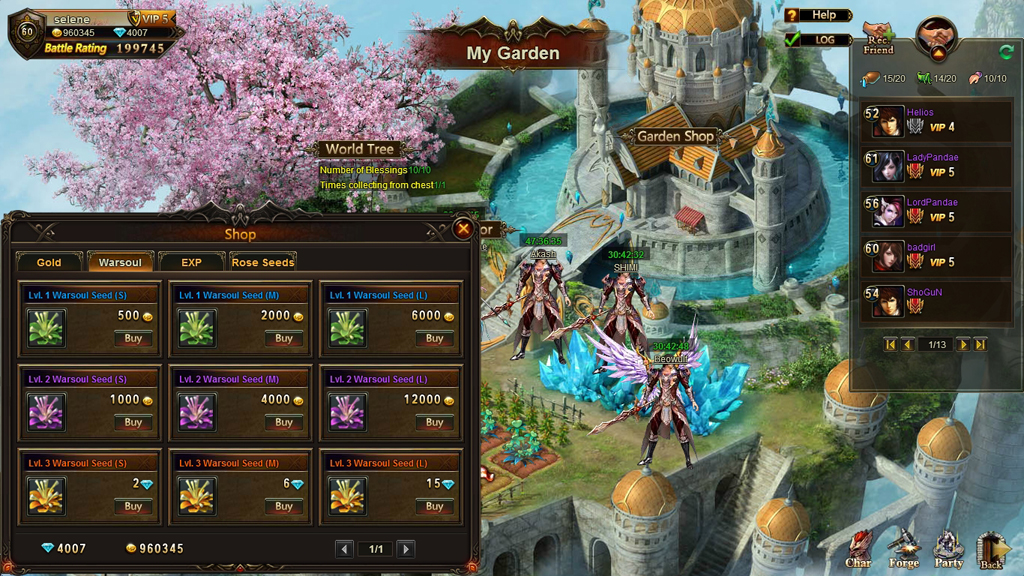Viewport: 1024px width, 576px height.
Task: Buy Lvl. 1 Warsoul Seed (S)
Action: tap(133, 339)
